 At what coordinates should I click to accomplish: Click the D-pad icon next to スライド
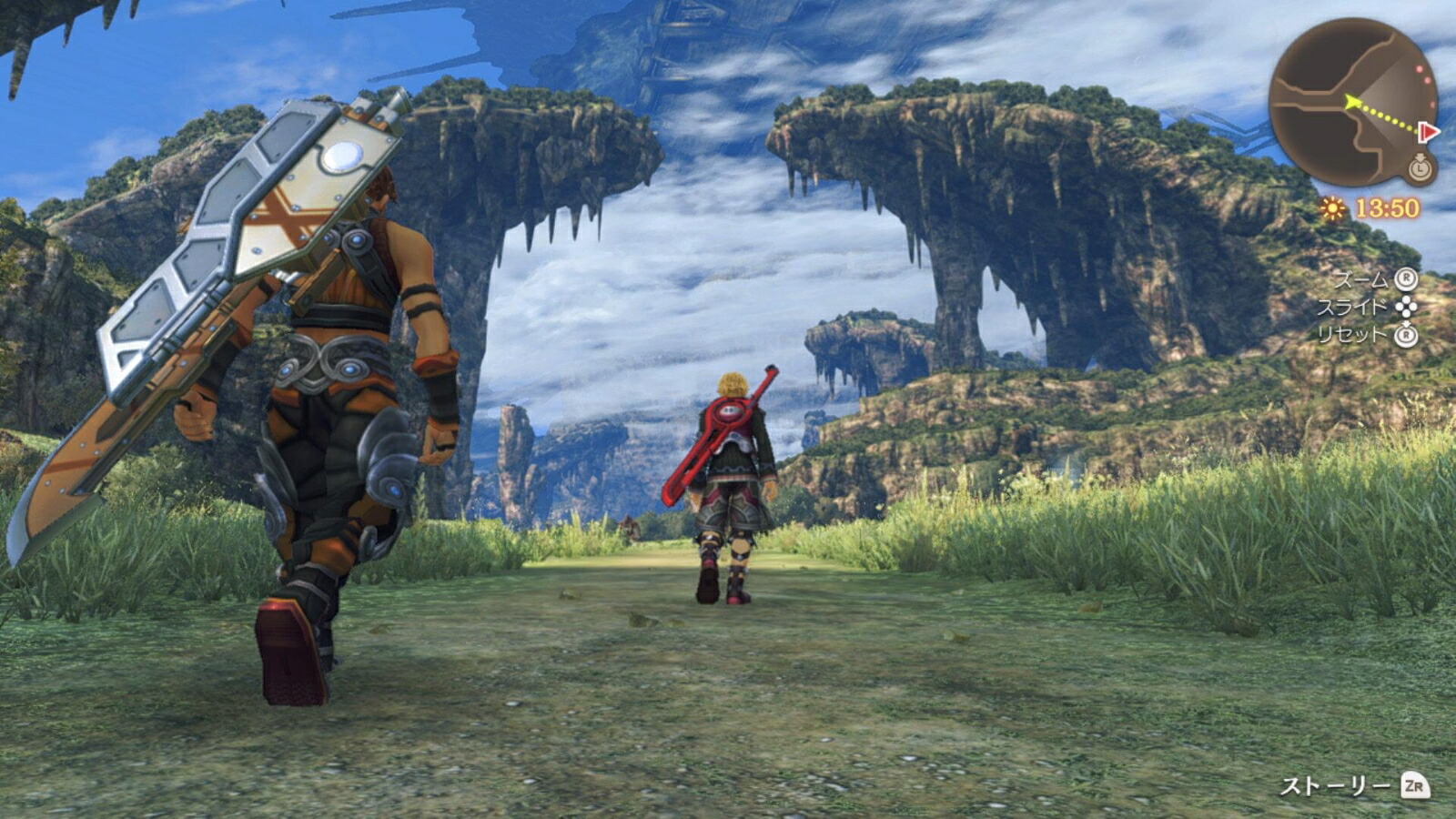click(1406, 305)
